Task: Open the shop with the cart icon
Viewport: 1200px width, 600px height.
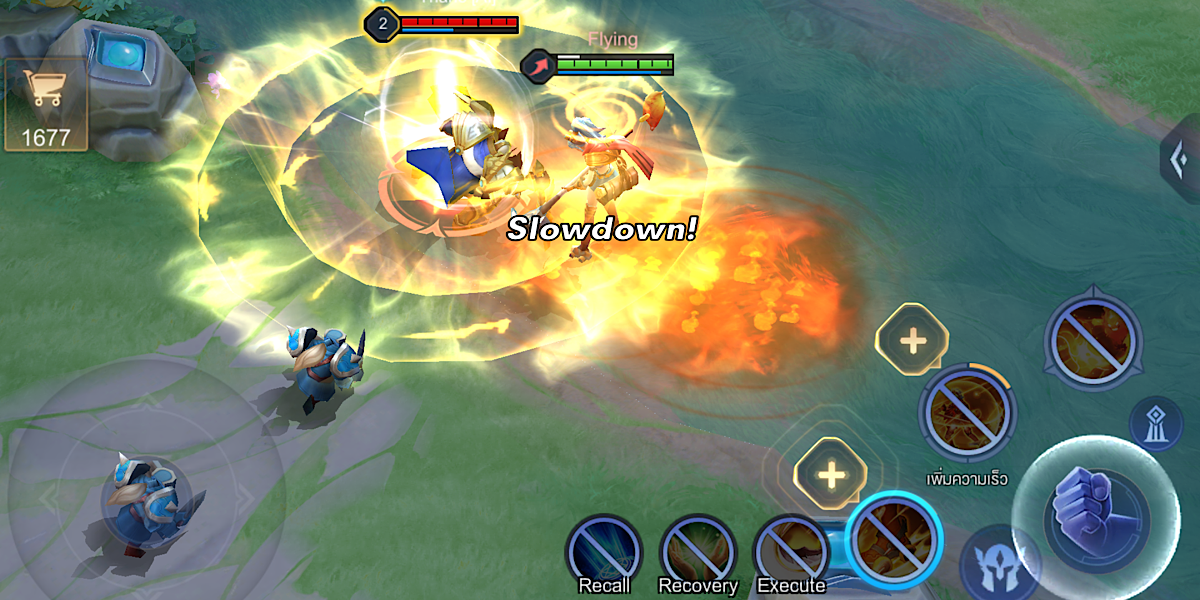Action: [45, 102]
